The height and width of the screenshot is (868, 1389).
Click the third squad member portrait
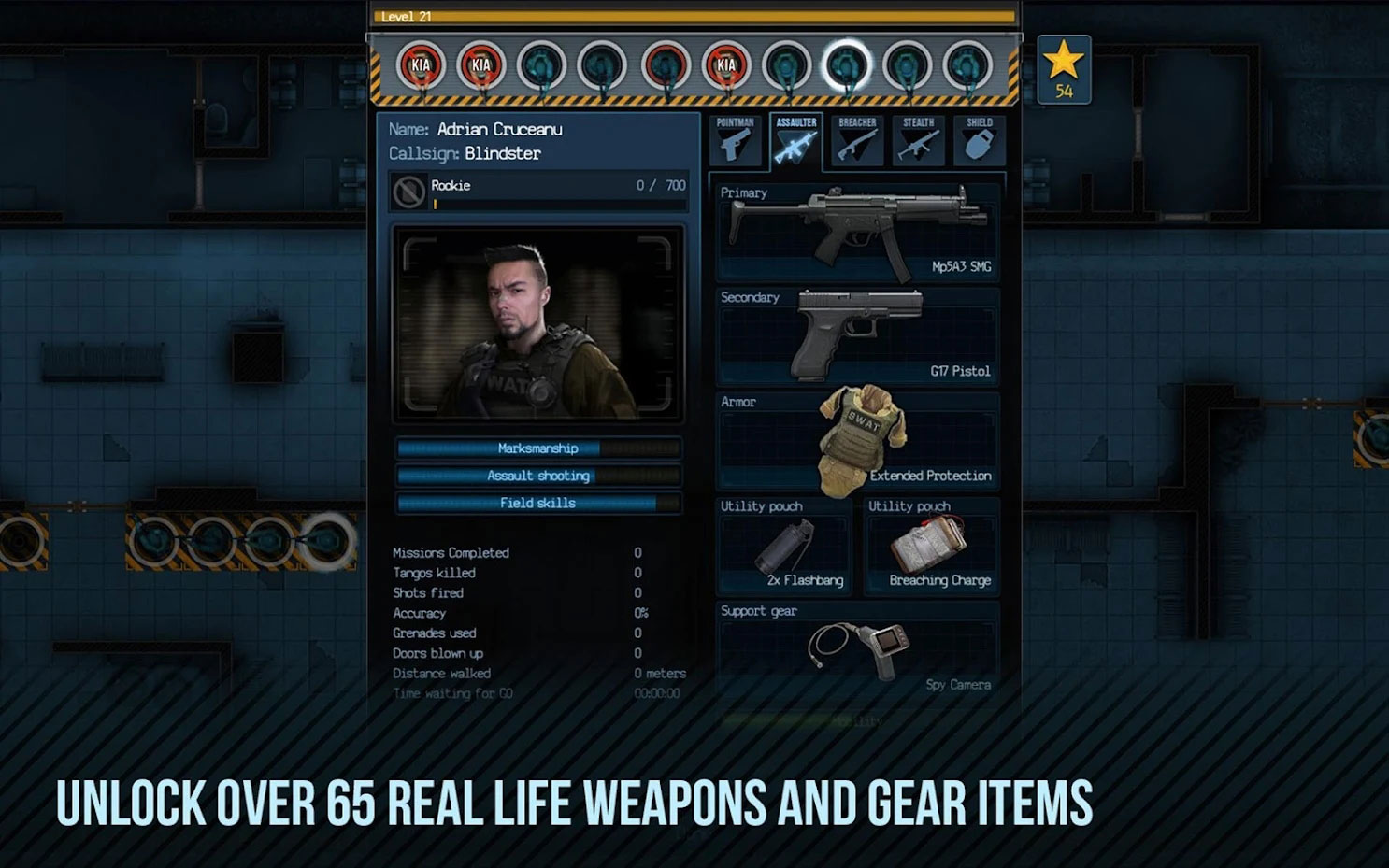coord(540,66)
